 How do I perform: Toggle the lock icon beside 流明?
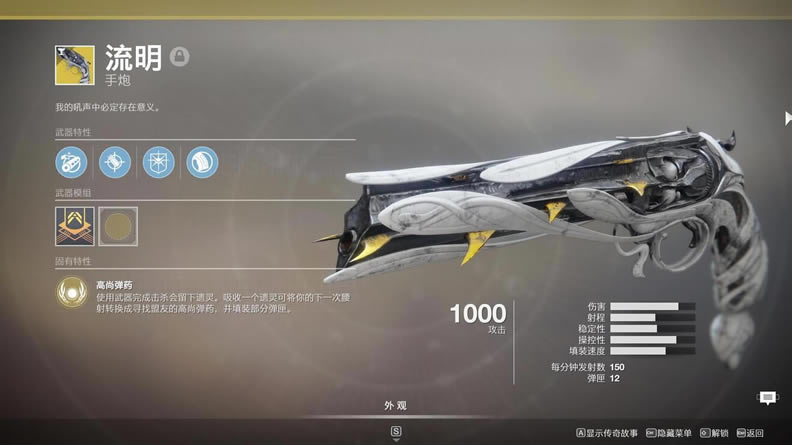coord(179,57)
